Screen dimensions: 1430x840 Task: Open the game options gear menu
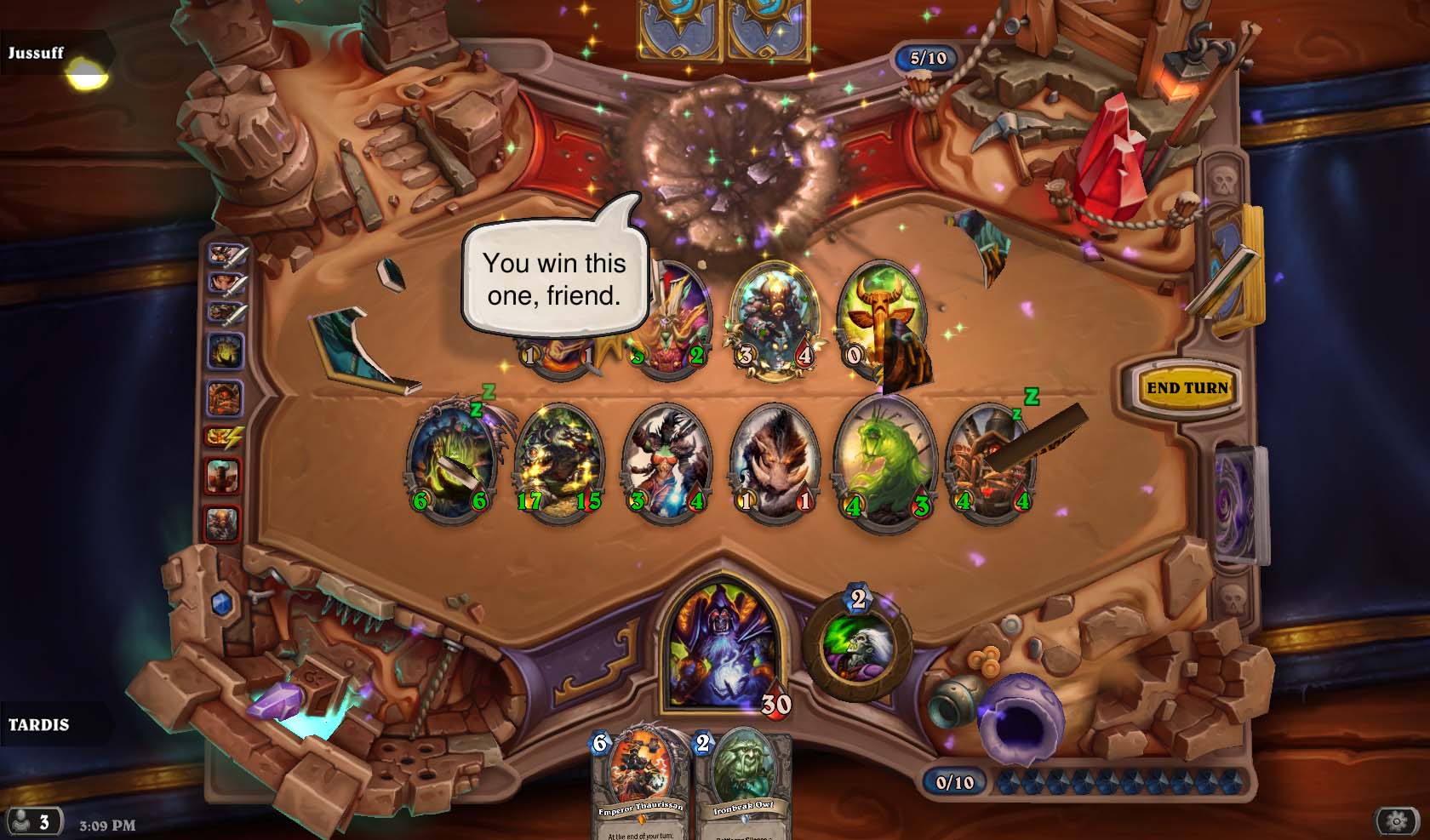pos(1396,820)
